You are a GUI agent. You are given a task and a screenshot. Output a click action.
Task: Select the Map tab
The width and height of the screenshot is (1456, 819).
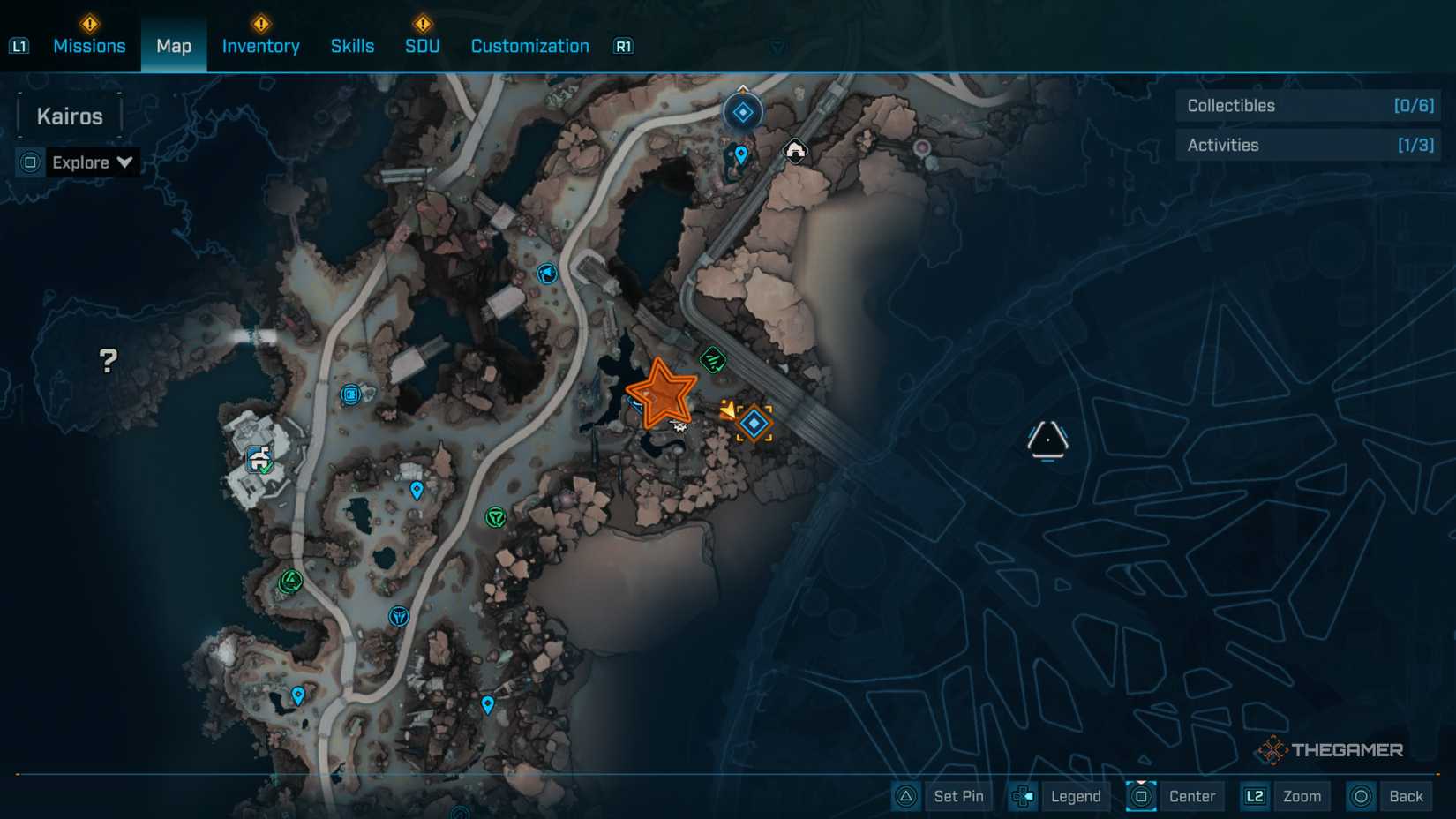pyautogui.click(x=174, y=46)
